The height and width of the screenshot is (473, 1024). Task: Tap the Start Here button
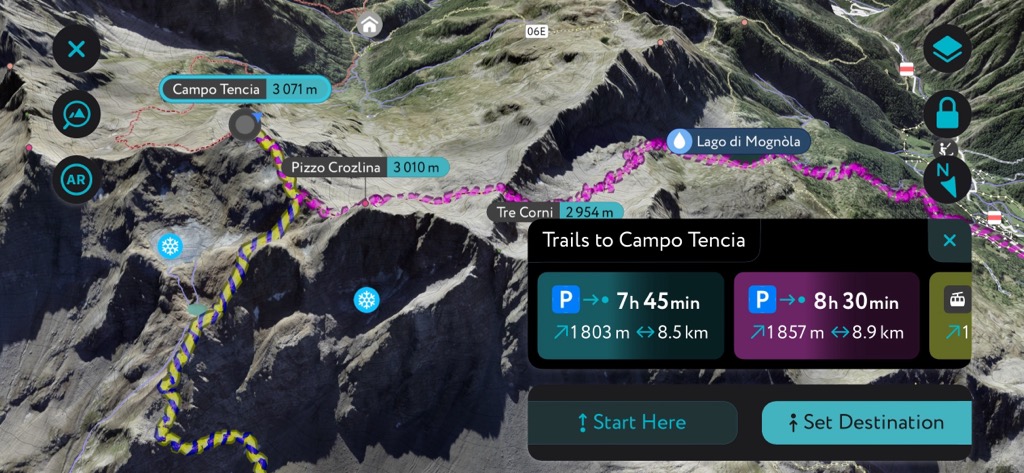click(633, 422)
